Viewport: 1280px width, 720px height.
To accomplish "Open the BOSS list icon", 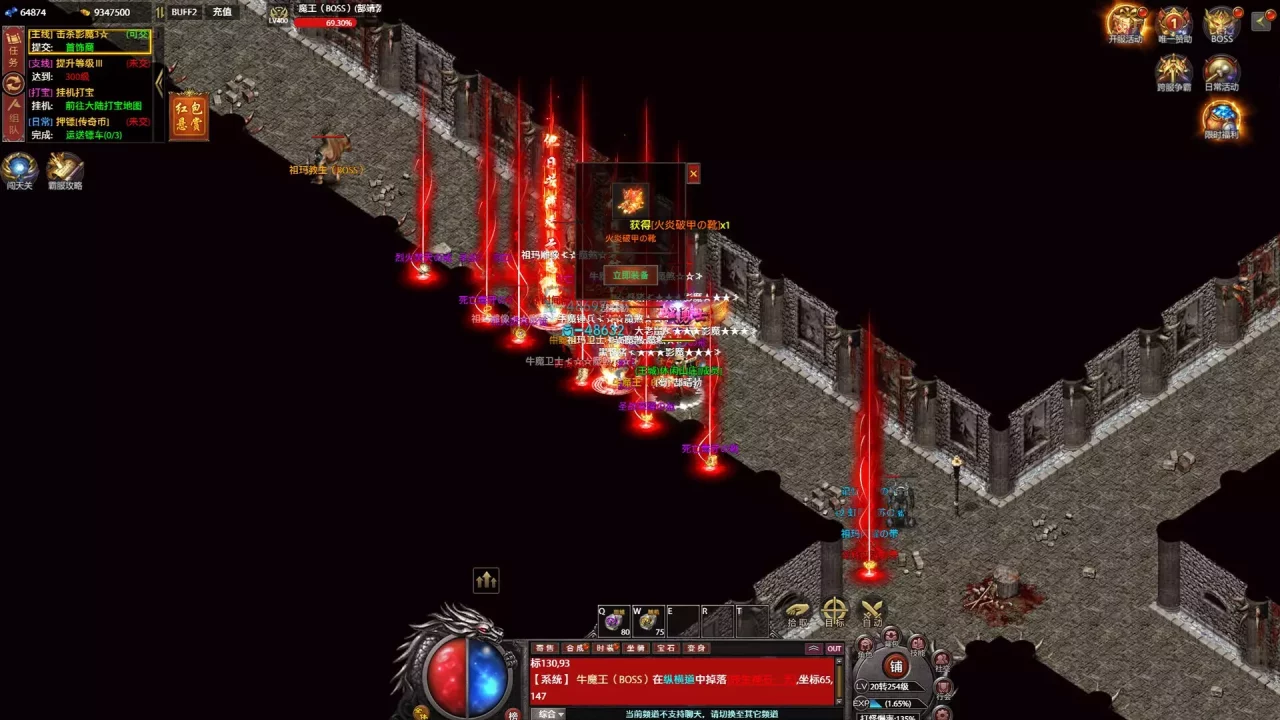I will (1221, 23).
